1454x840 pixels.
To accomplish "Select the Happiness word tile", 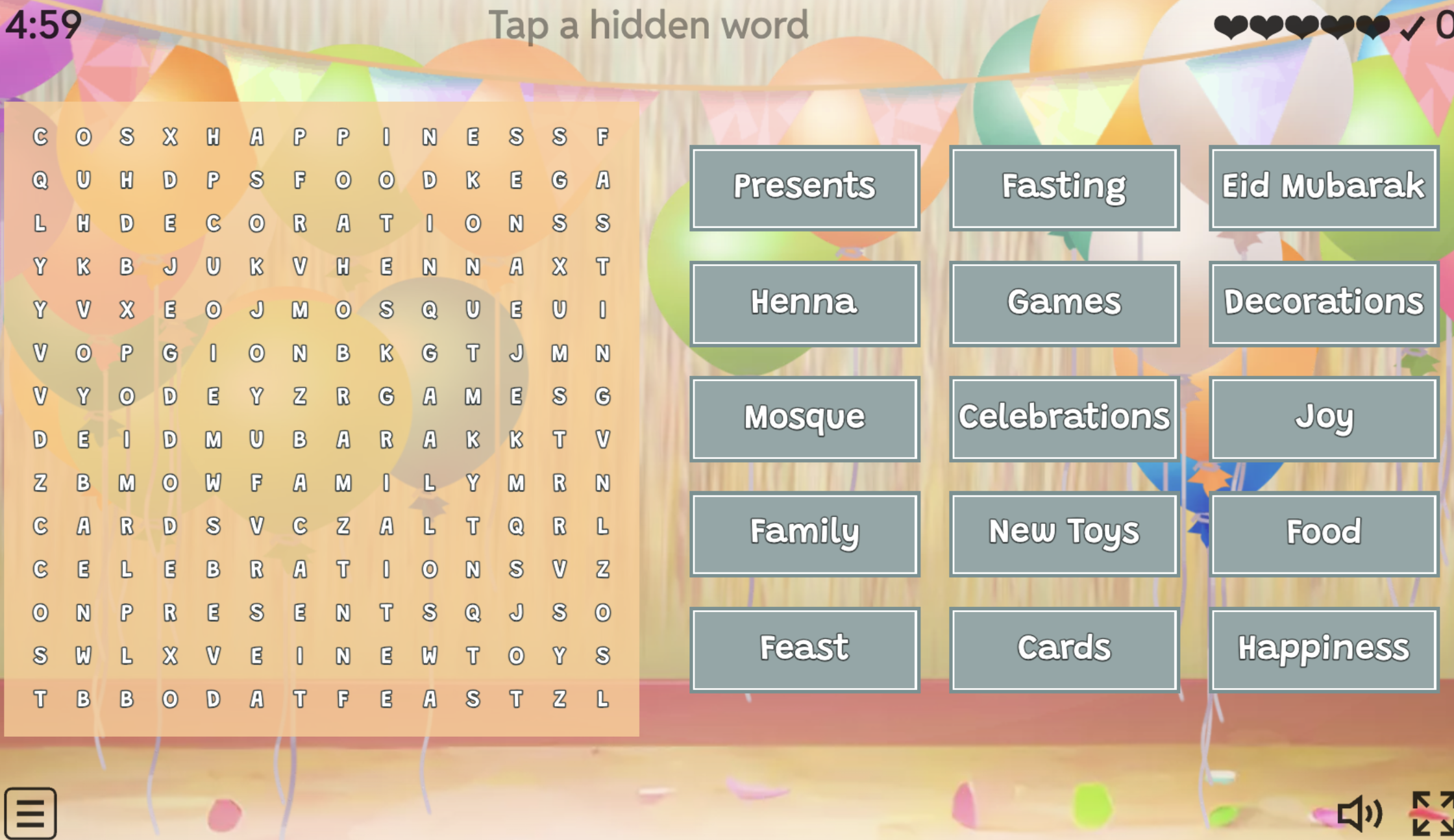I will tap(1322, 648).
